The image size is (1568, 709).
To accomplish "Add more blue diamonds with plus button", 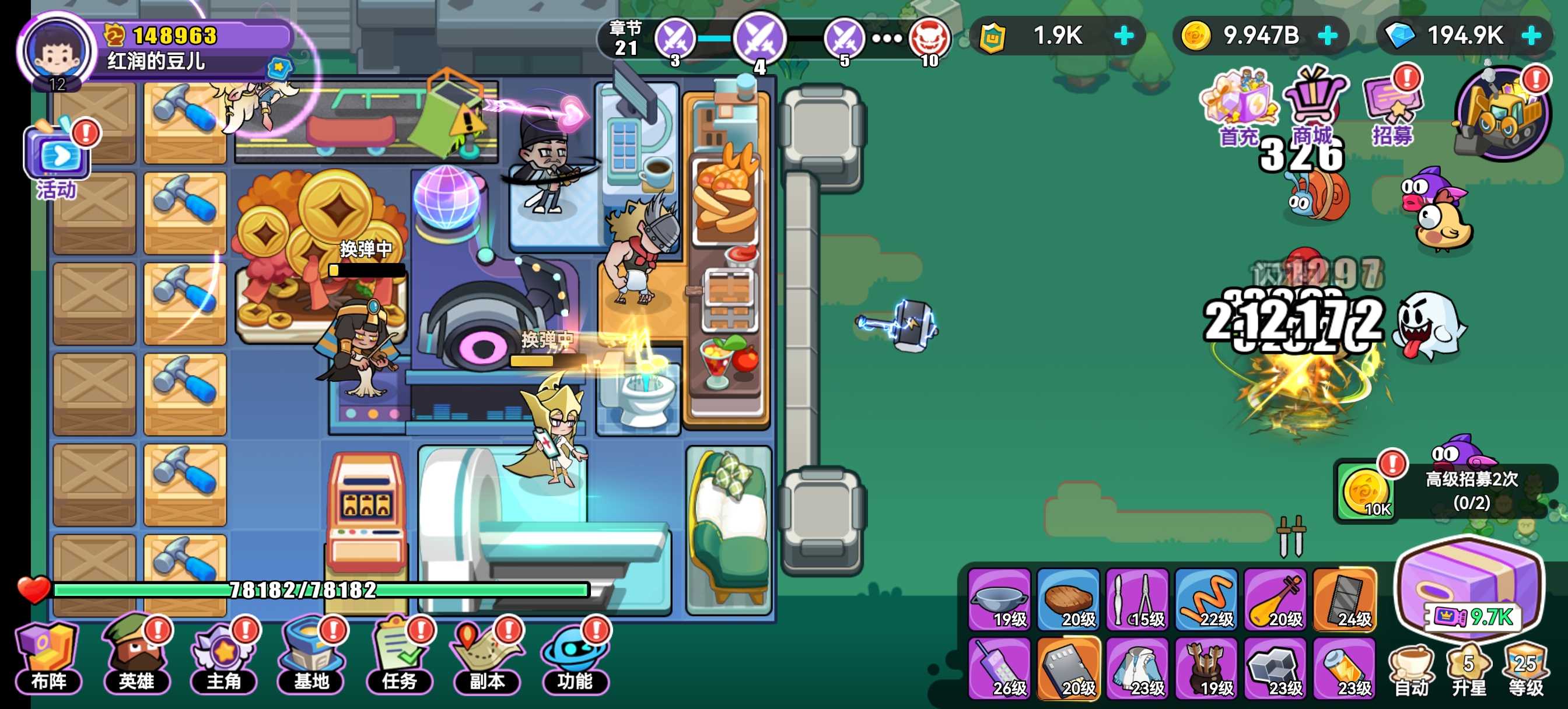I will tap(1532, 36).
